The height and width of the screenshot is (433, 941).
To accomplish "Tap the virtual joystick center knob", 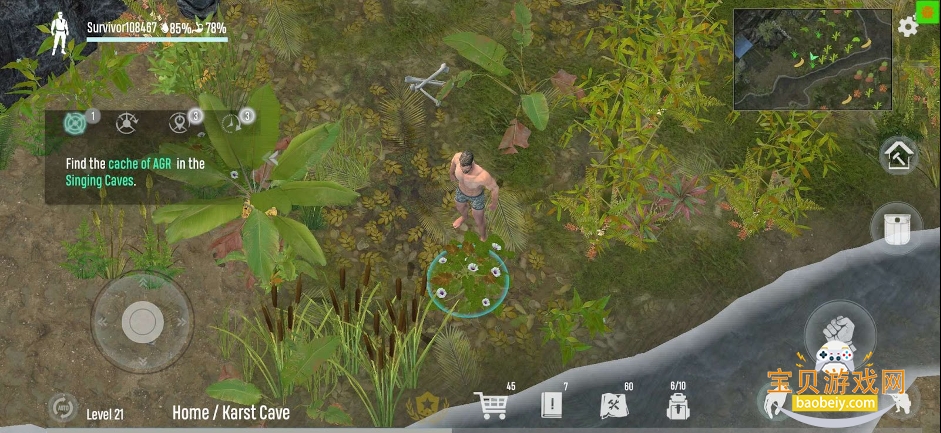I will pos(142,321).
